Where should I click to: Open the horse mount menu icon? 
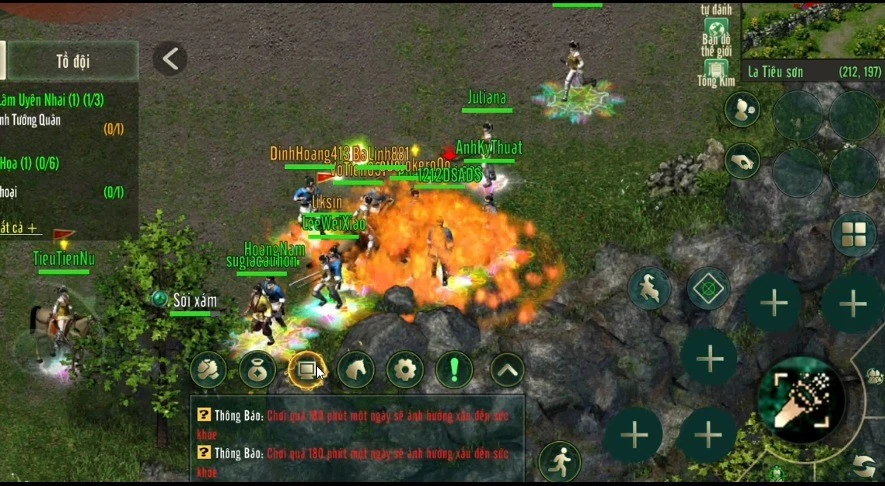(x=355, y=370)
